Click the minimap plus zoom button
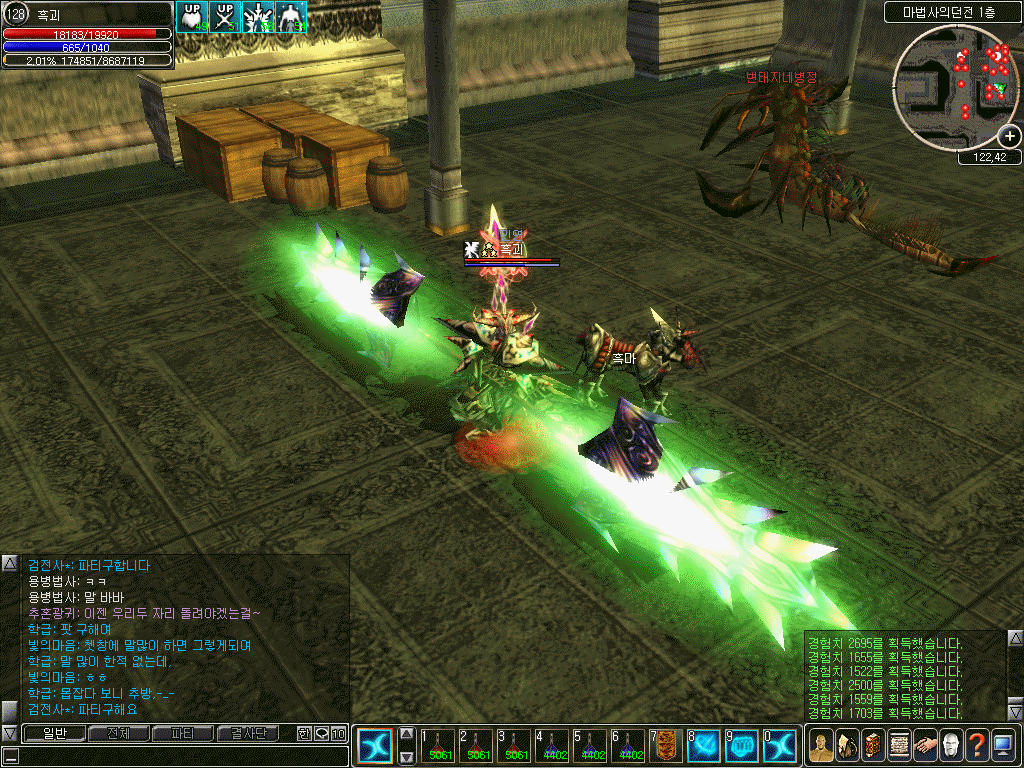The image size is (1024, 768). [x=1009, y=136]
